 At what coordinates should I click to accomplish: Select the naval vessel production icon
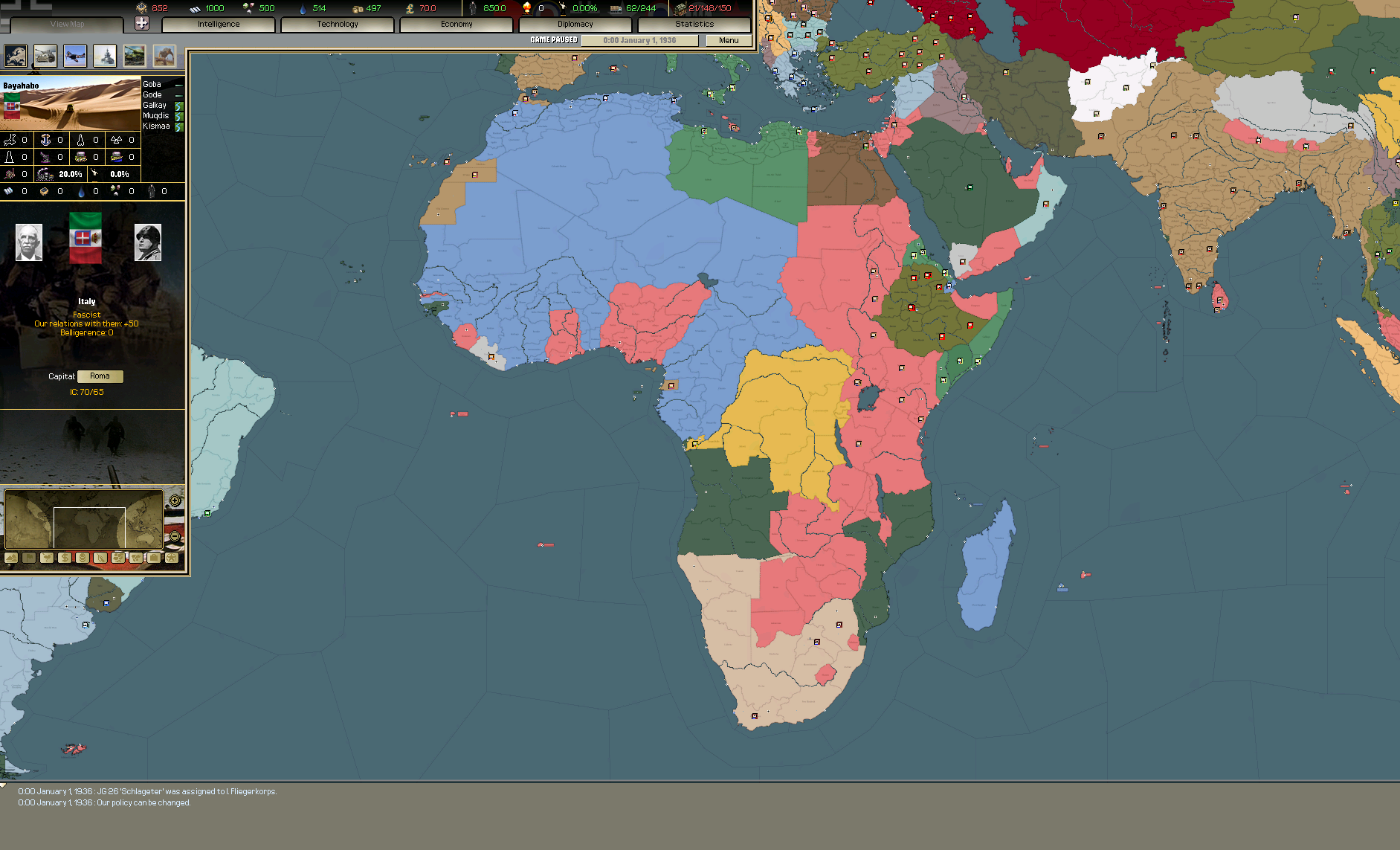105,56
